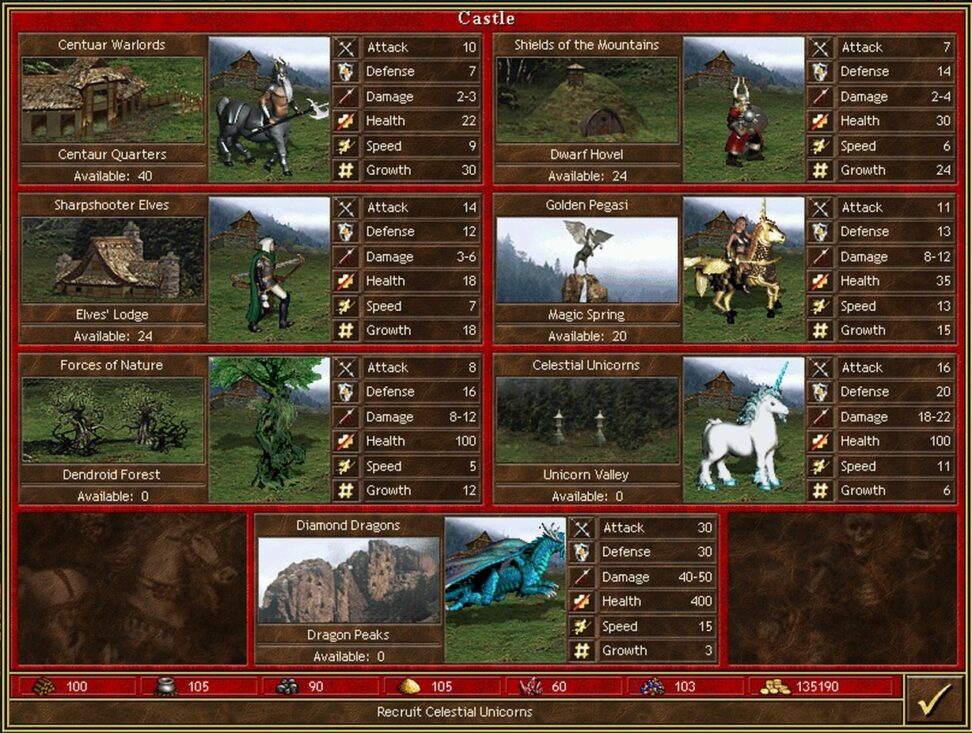Viewport: 972px width, 733px height.
Task: Select the Sharpshooter Elves creature portrait
Action: click(x=269, y=269)
